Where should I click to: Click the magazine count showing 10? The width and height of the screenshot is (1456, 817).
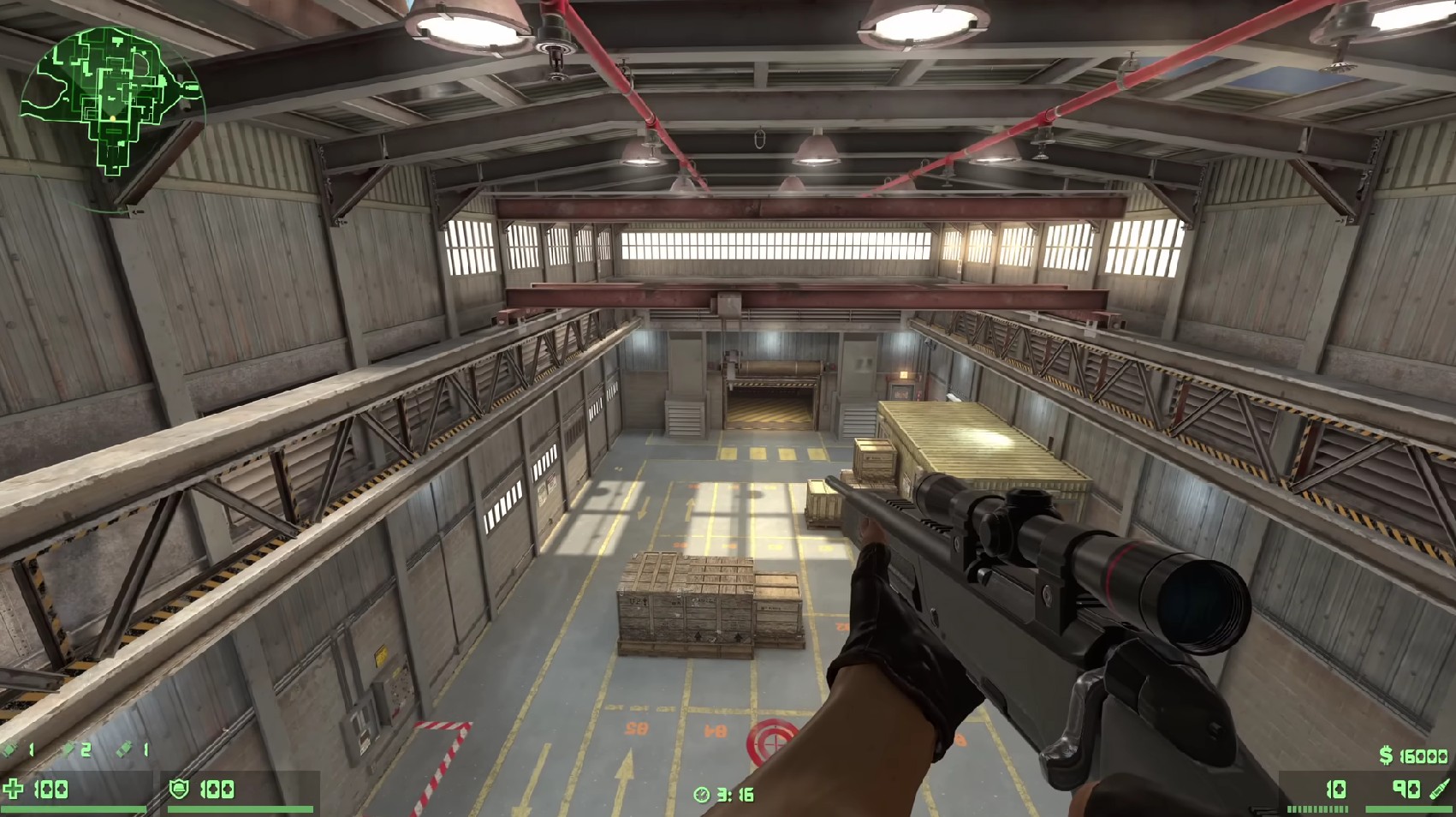point(1335,790)
